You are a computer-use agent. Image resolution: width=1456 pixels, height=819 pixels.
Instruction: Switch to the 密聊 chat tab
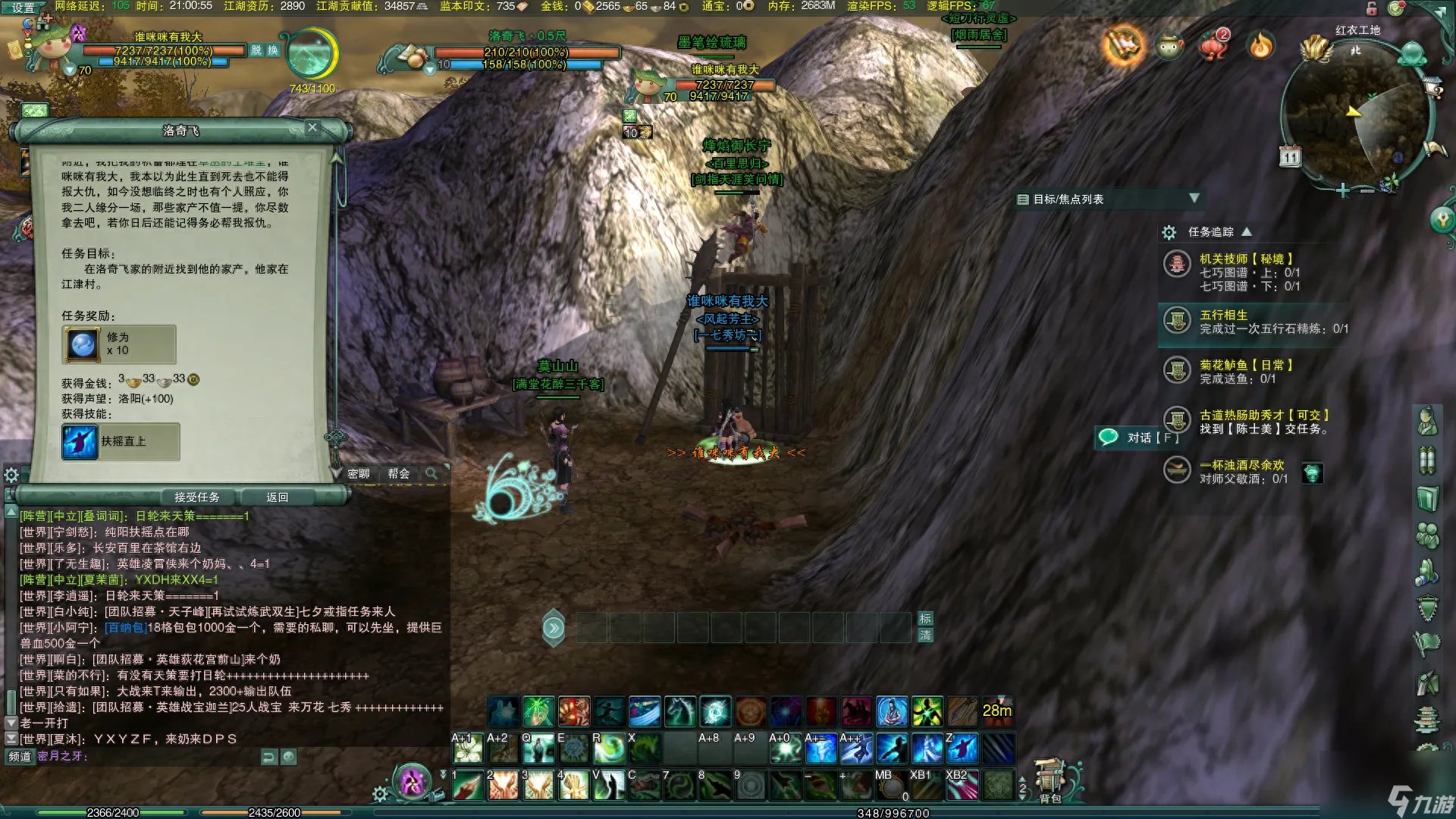[x=359, y=474]
